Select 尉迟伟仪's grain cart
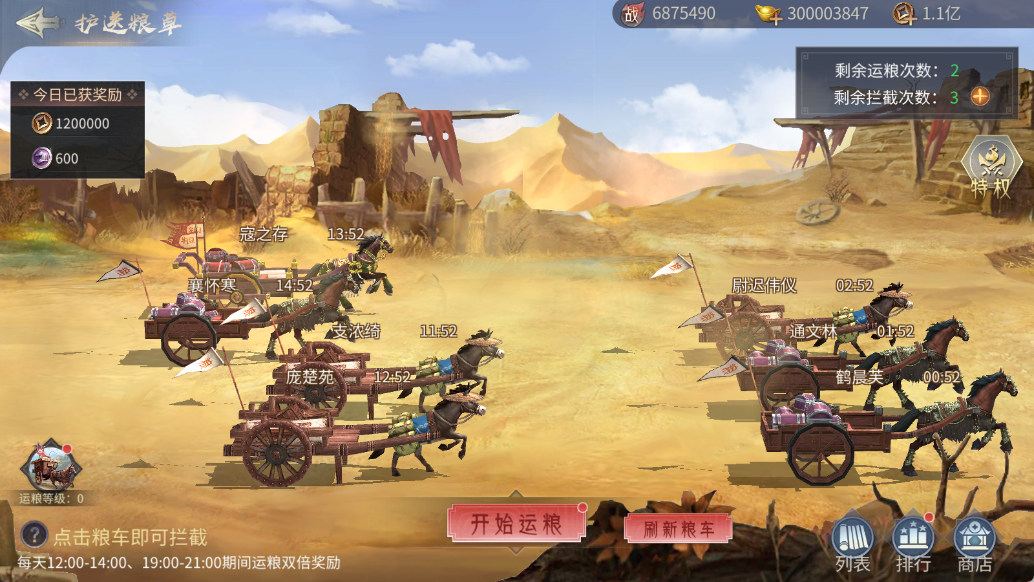The image size is (1034, 582). (760, 318)
